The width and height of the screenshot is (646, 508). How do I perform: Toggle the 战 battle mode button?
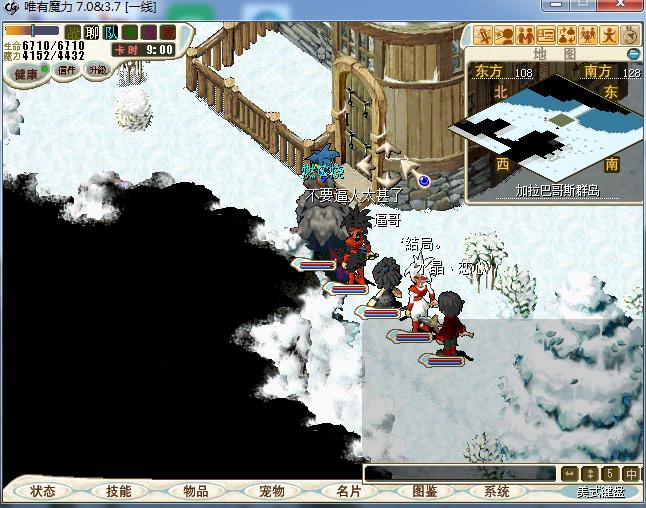click(73, 33)
